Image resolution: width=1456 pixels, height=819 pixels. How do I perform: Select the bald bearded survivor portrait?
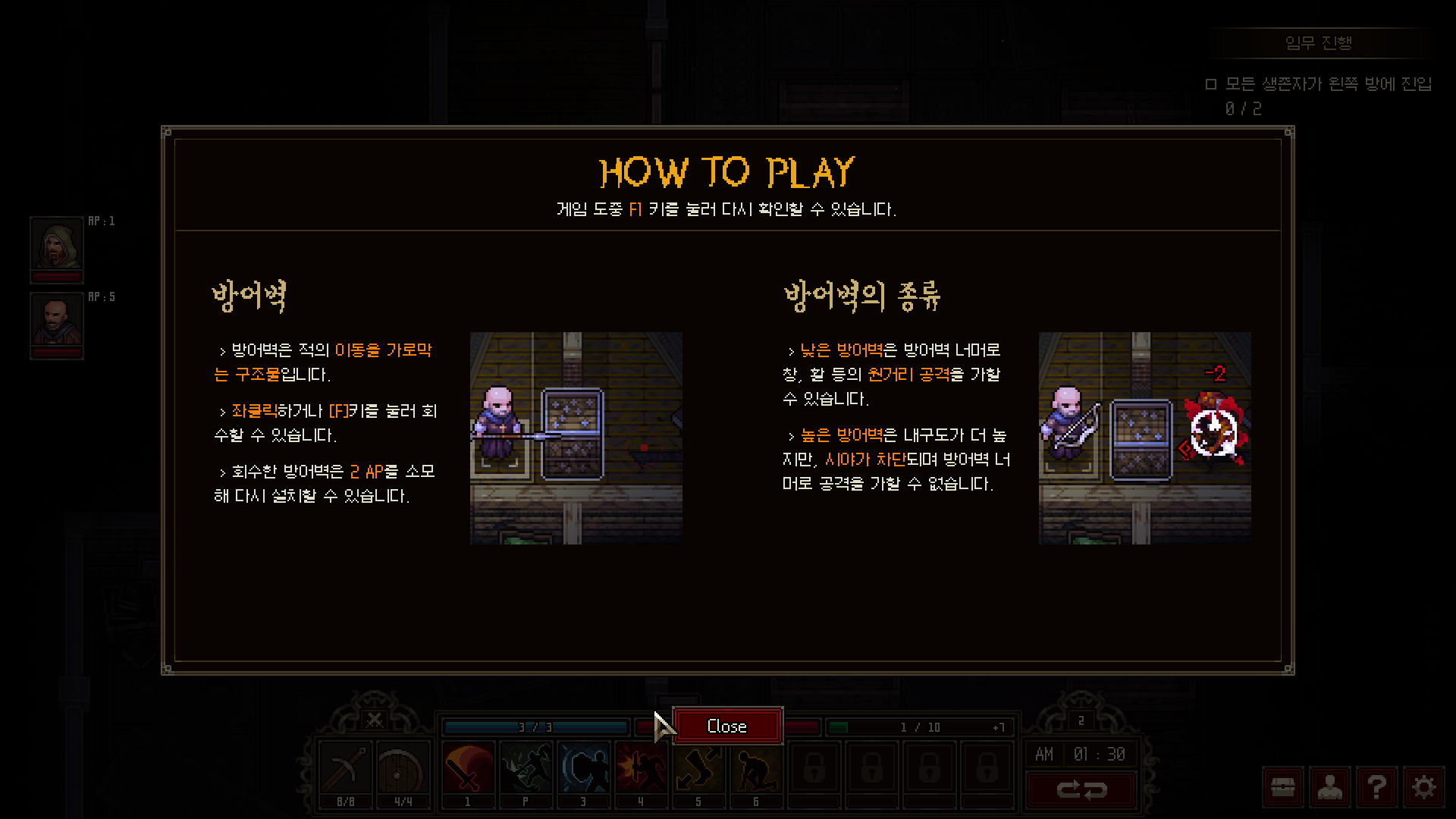click(56, 321)
